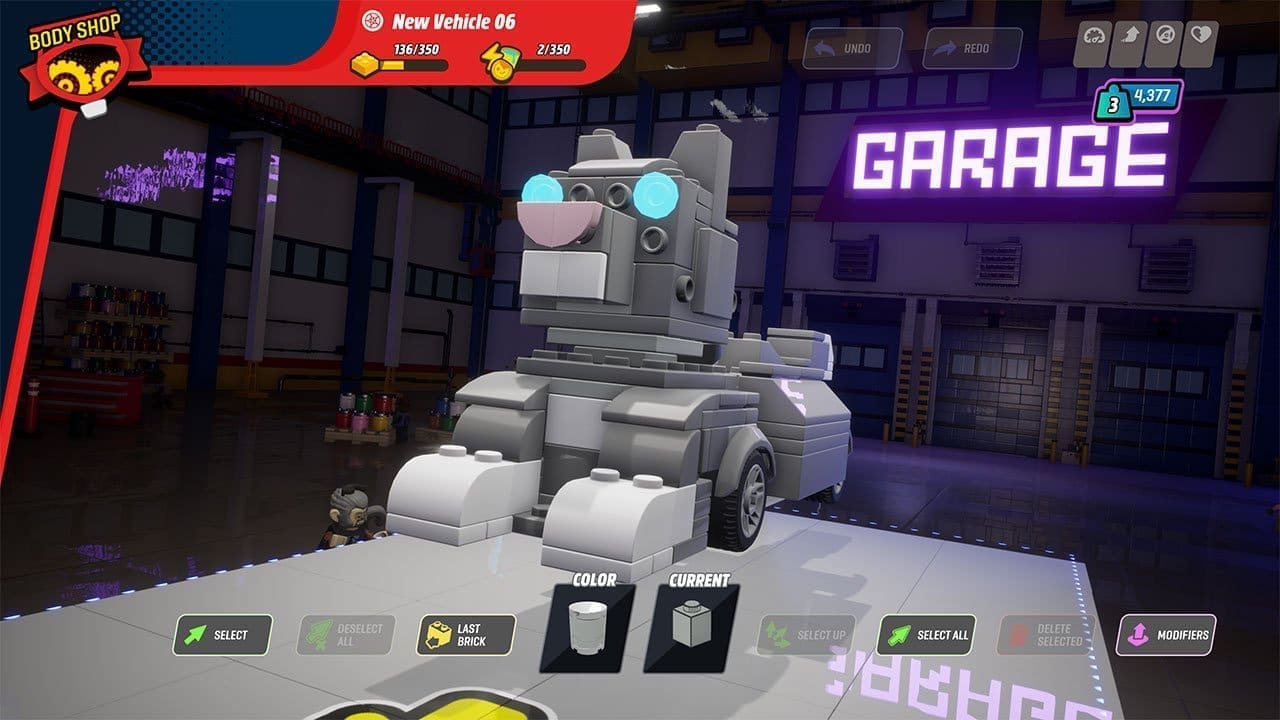
Task: Click the share upload arrow icon
Action: coord(1130,33)
